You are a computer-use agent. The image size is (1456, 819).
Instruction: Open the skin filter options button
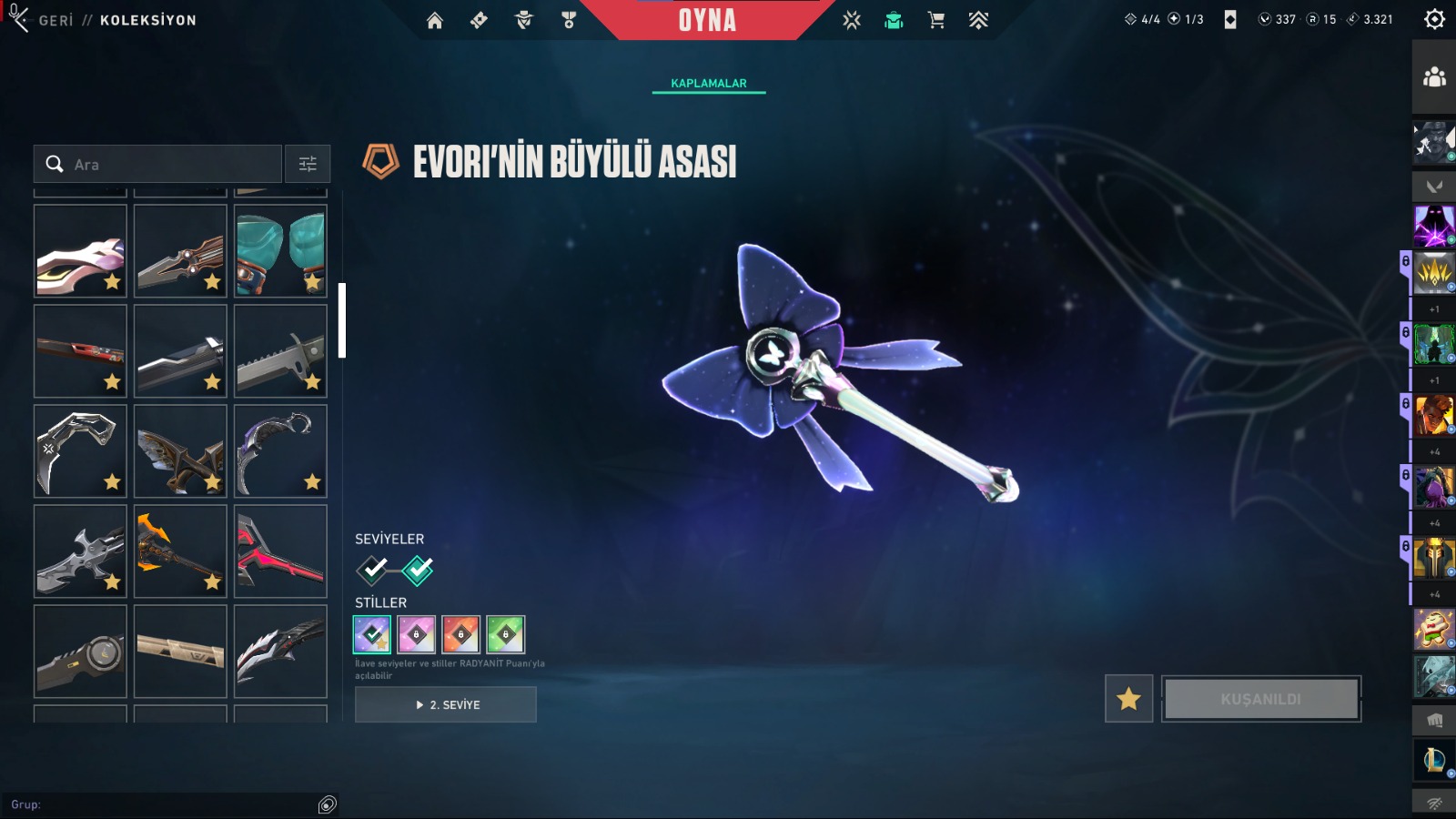tap(308, 165)
